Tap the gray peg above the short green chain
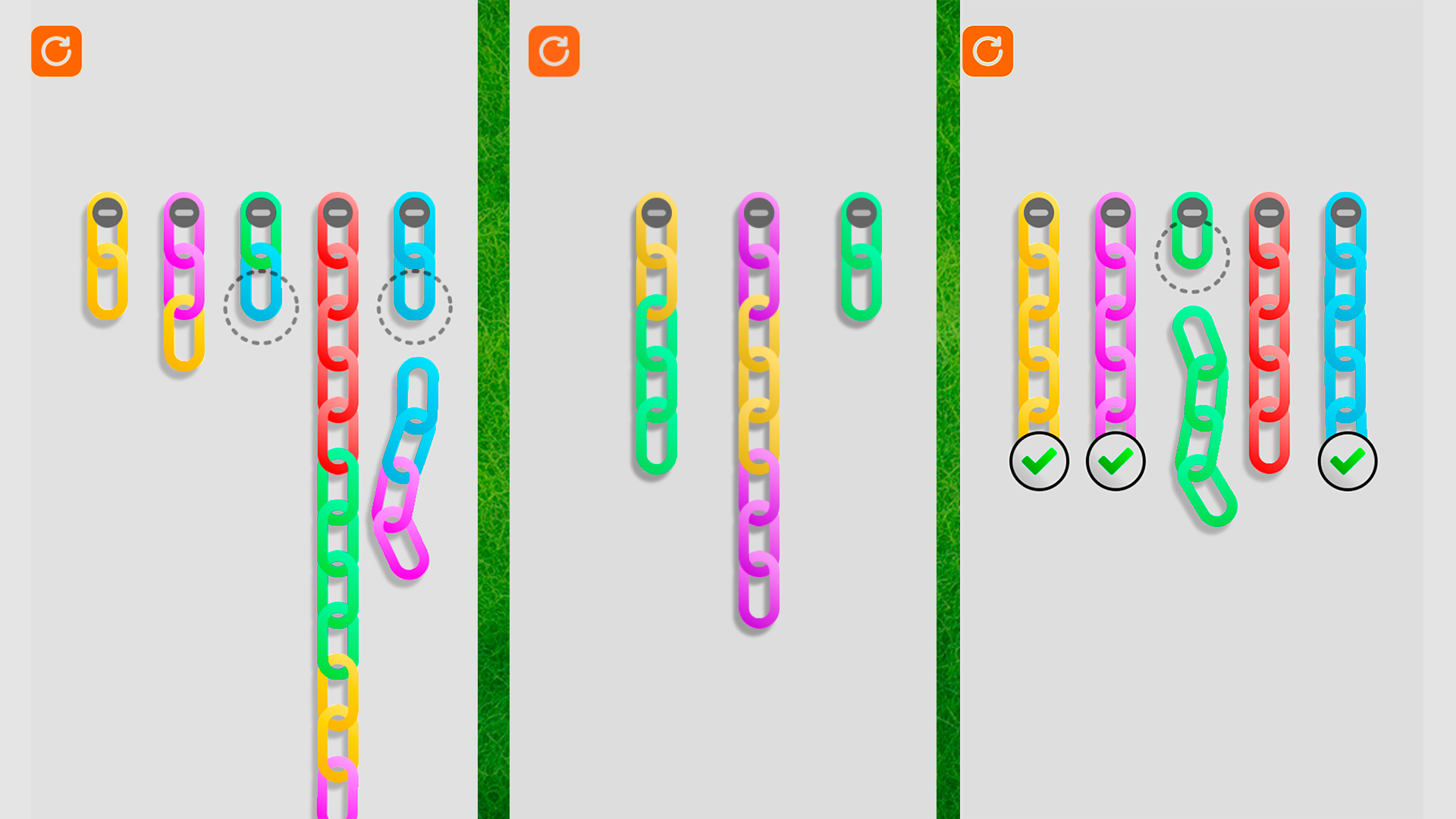 (861, 214)
